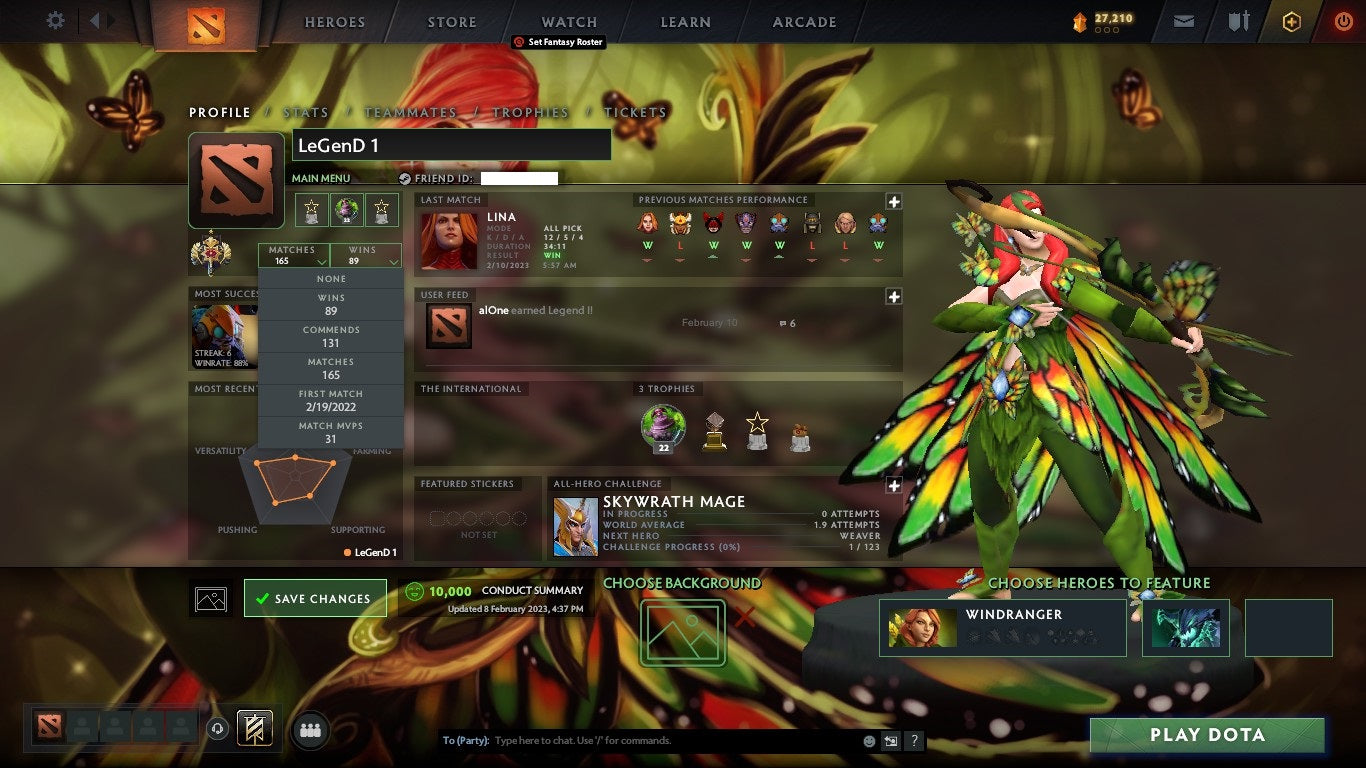Expand the All-Hero Challenge panel plus button
Screen dimensions: 1366x768
click(x=895, y=485)
